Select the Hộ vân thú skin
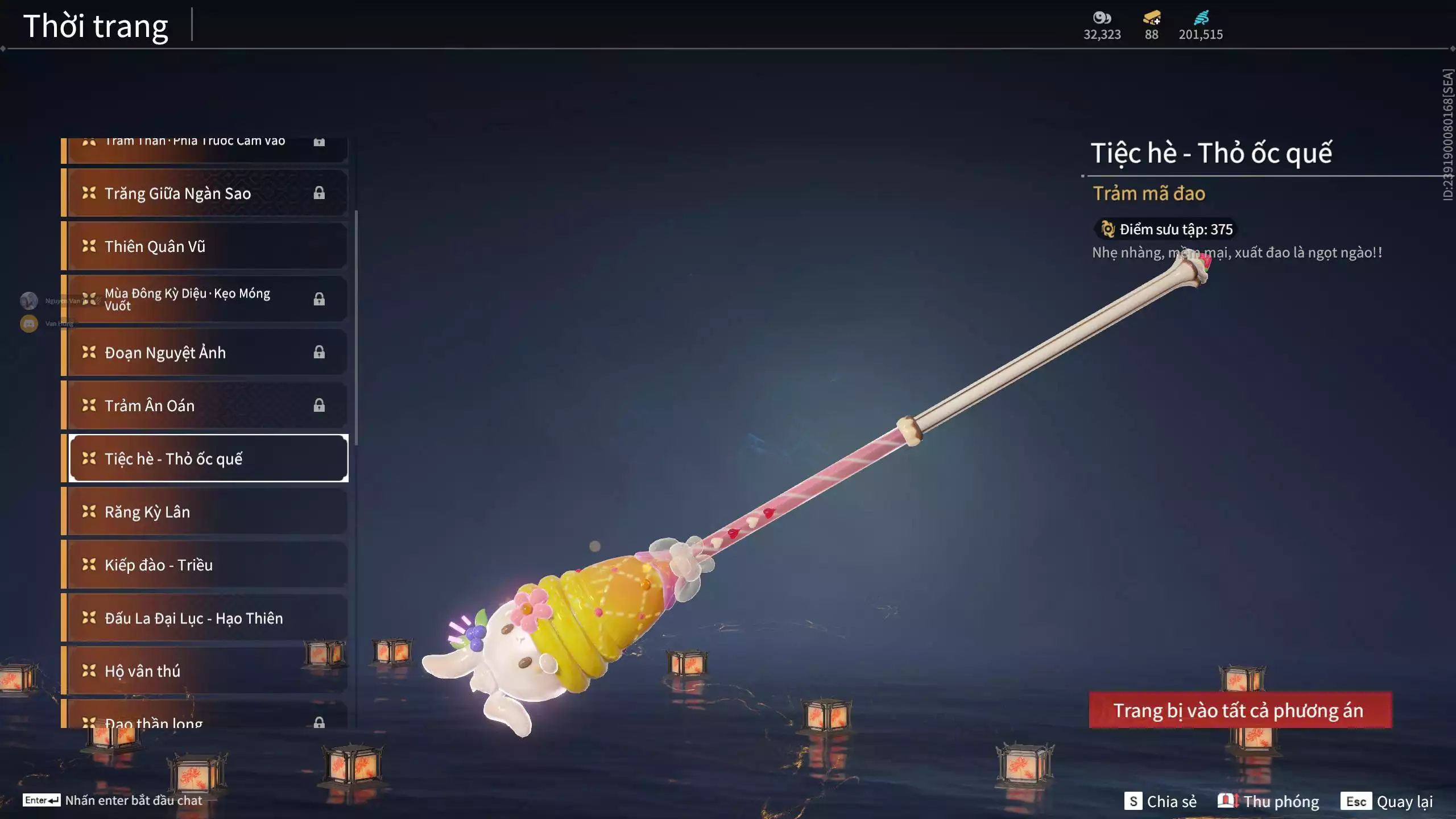The height and width of the screenshot is (819, 1456). (x=205, y=671)
